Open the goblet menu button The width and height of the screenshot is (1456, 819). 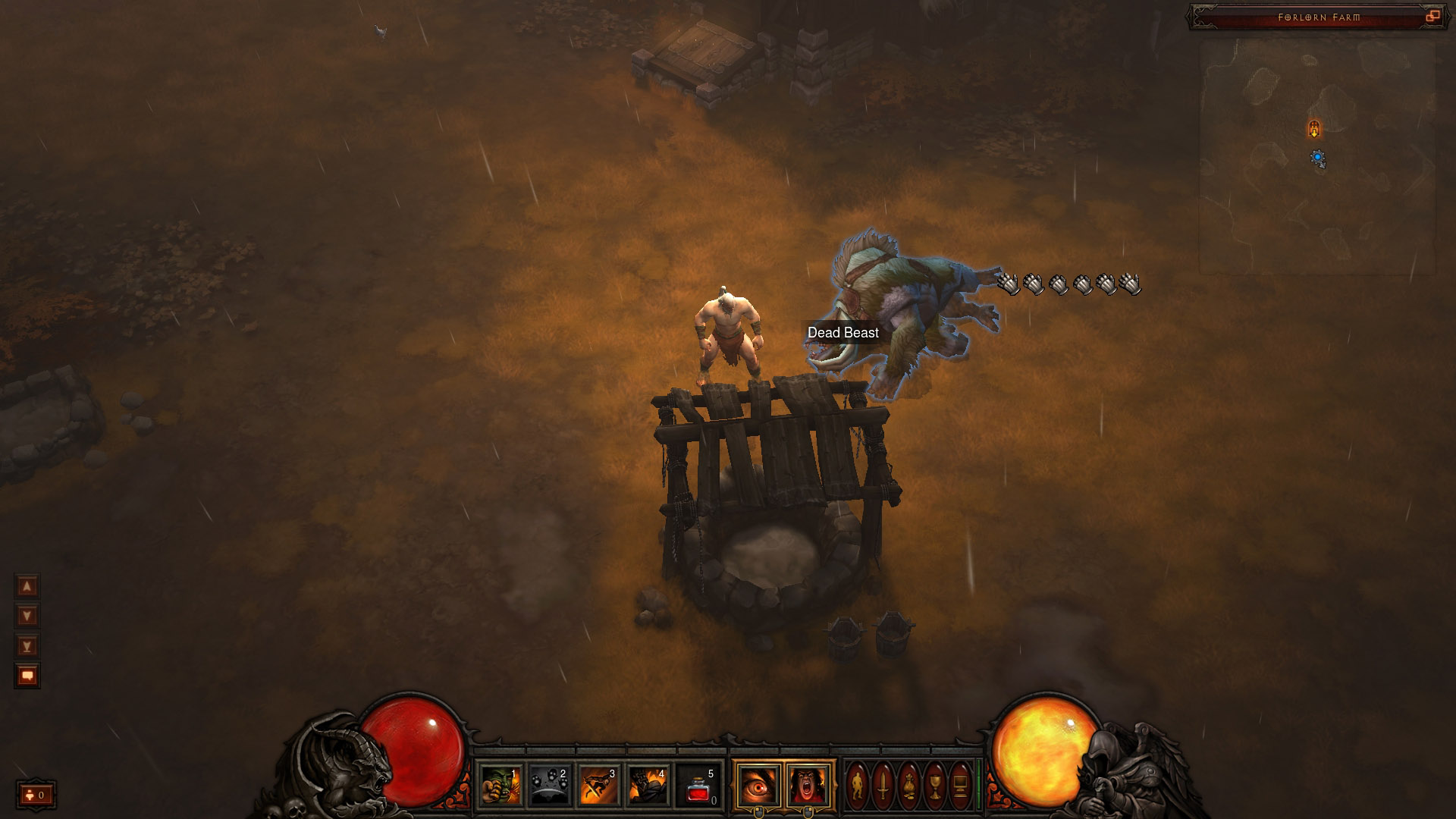[x=934, y=785]
